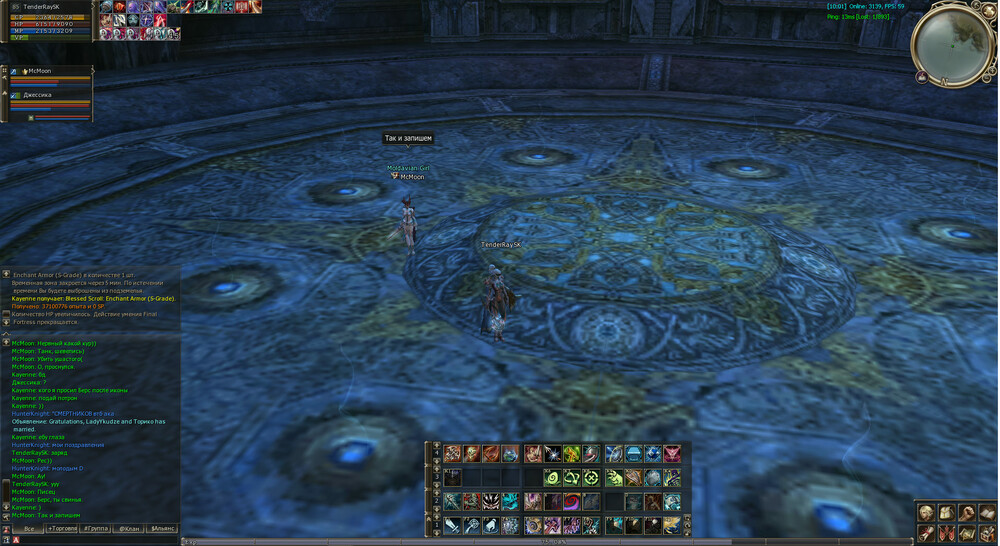Open the $Альянс alliance chat tab
Image resolution: width=1000 pixels, height=546 pixels.
(162, 528)
